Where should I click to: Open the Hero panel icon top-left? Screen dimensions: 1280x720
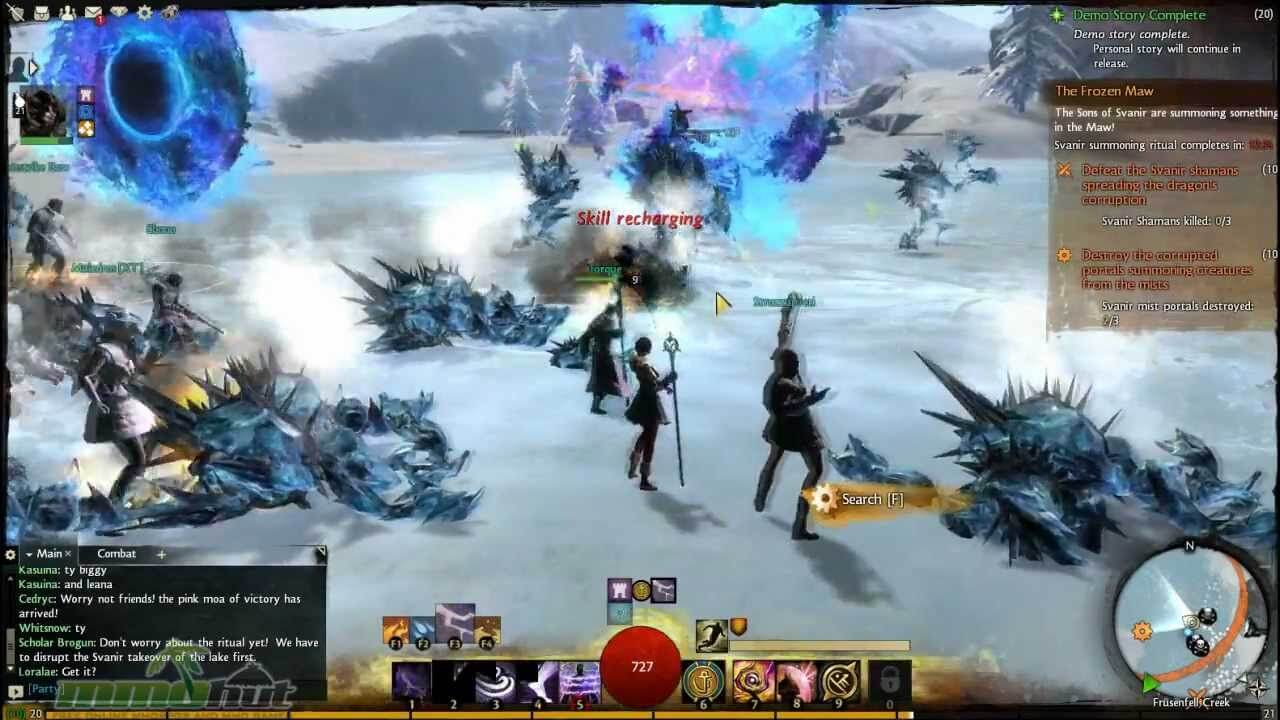tap(15, 14)
